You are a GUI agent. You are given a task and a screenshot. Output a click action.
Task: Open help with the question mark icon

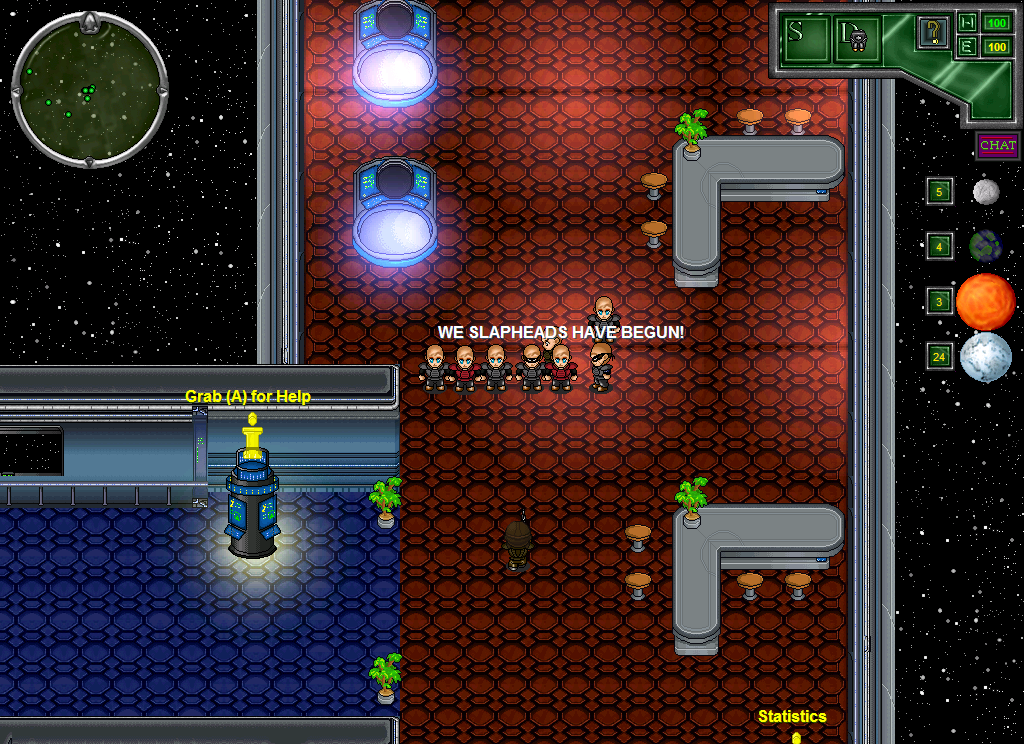(x=932, y=33)
